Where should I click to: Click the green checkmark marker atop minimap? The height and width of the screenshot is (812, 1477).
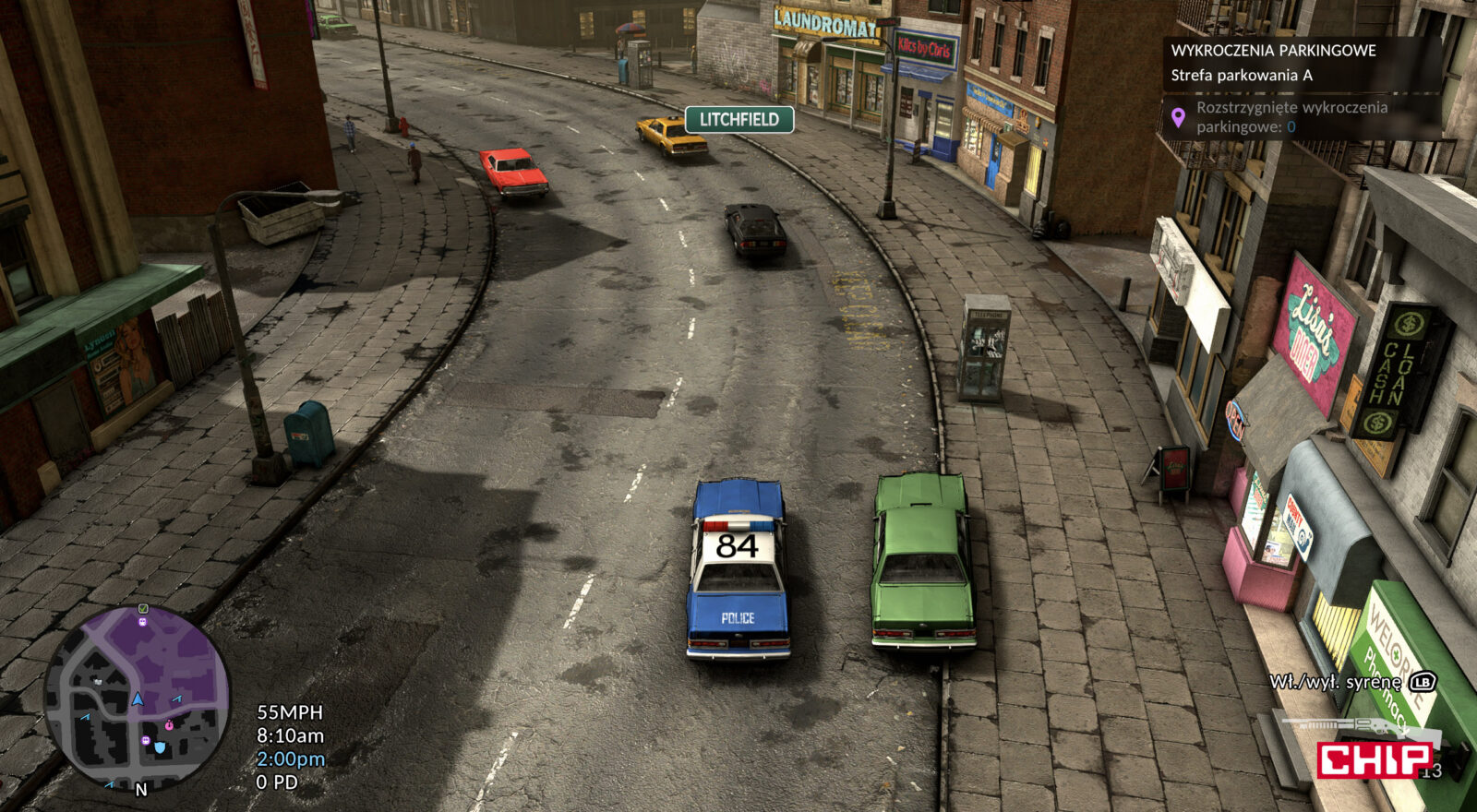tap(143, 609)
